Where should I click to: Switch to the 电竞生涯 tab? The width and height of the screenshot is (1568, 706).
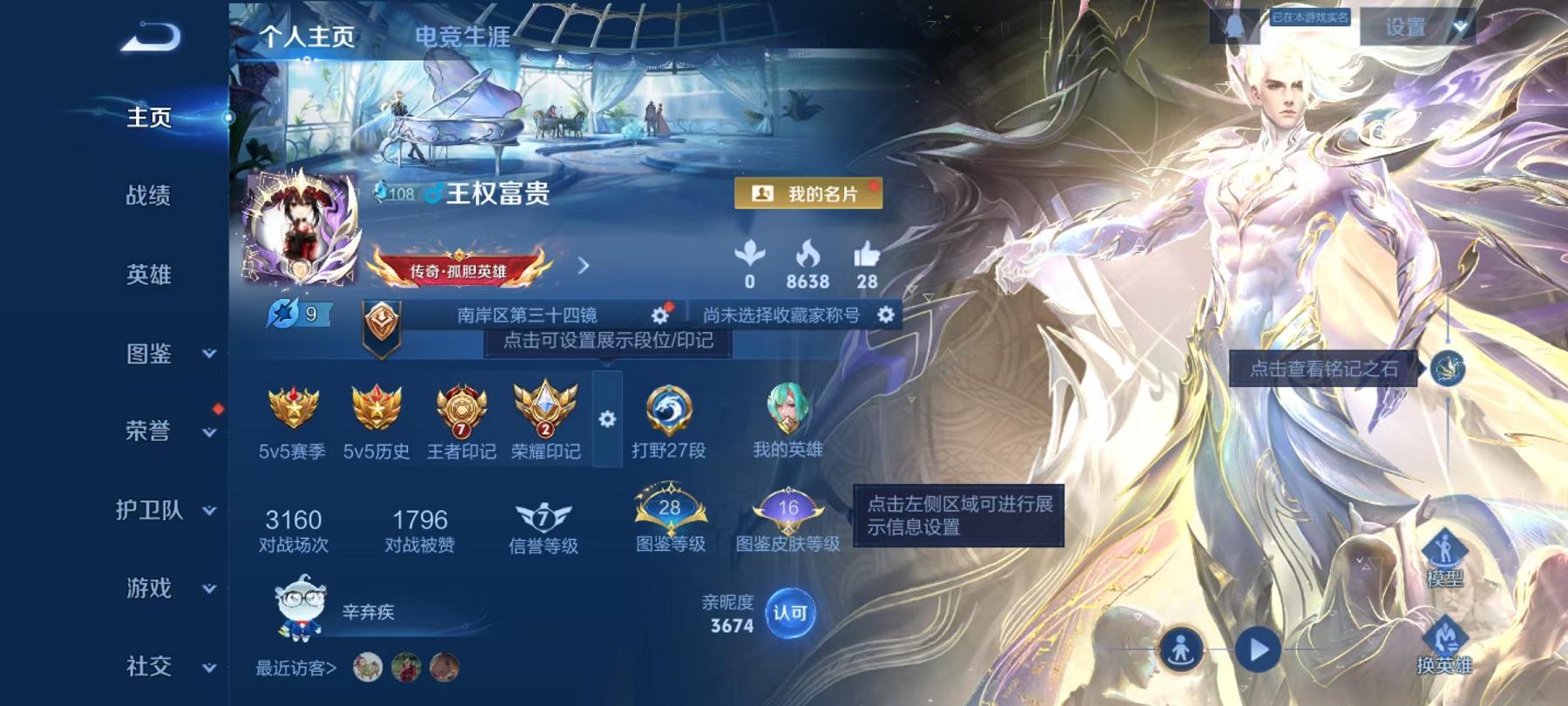tap(466, 37)
